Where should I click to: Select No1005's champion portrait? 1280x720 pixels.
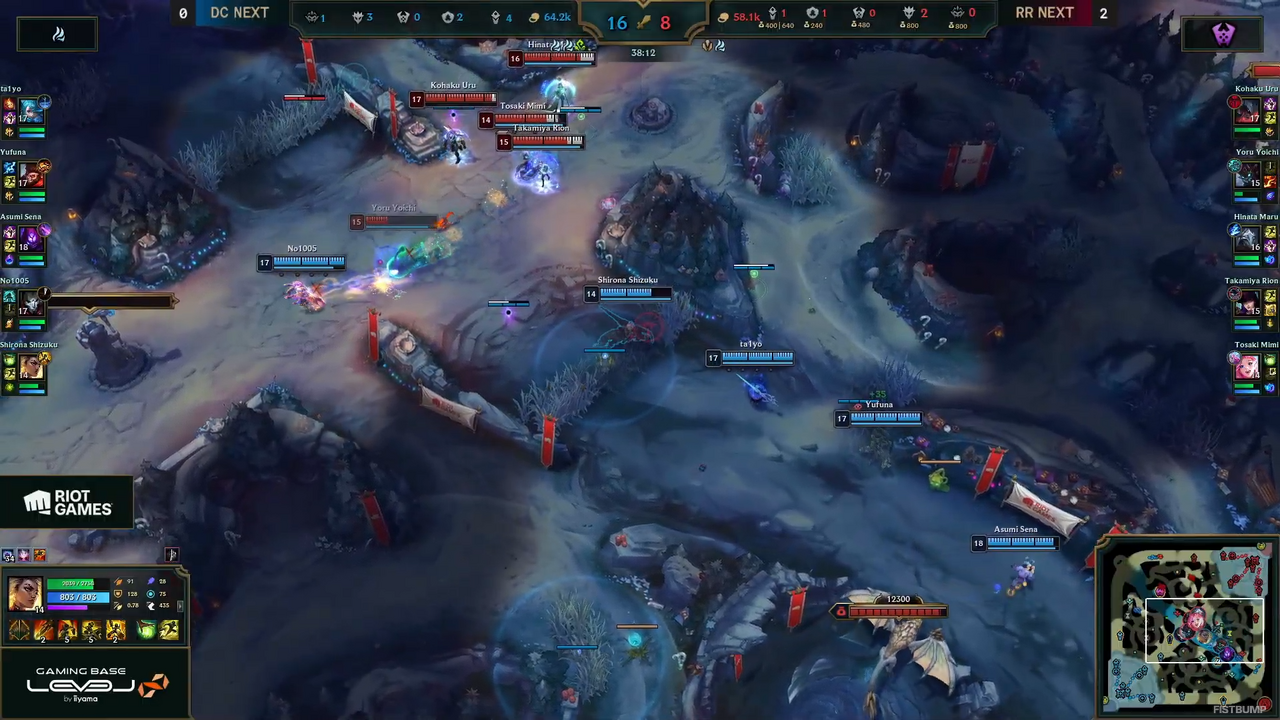(x=31, y=303)
